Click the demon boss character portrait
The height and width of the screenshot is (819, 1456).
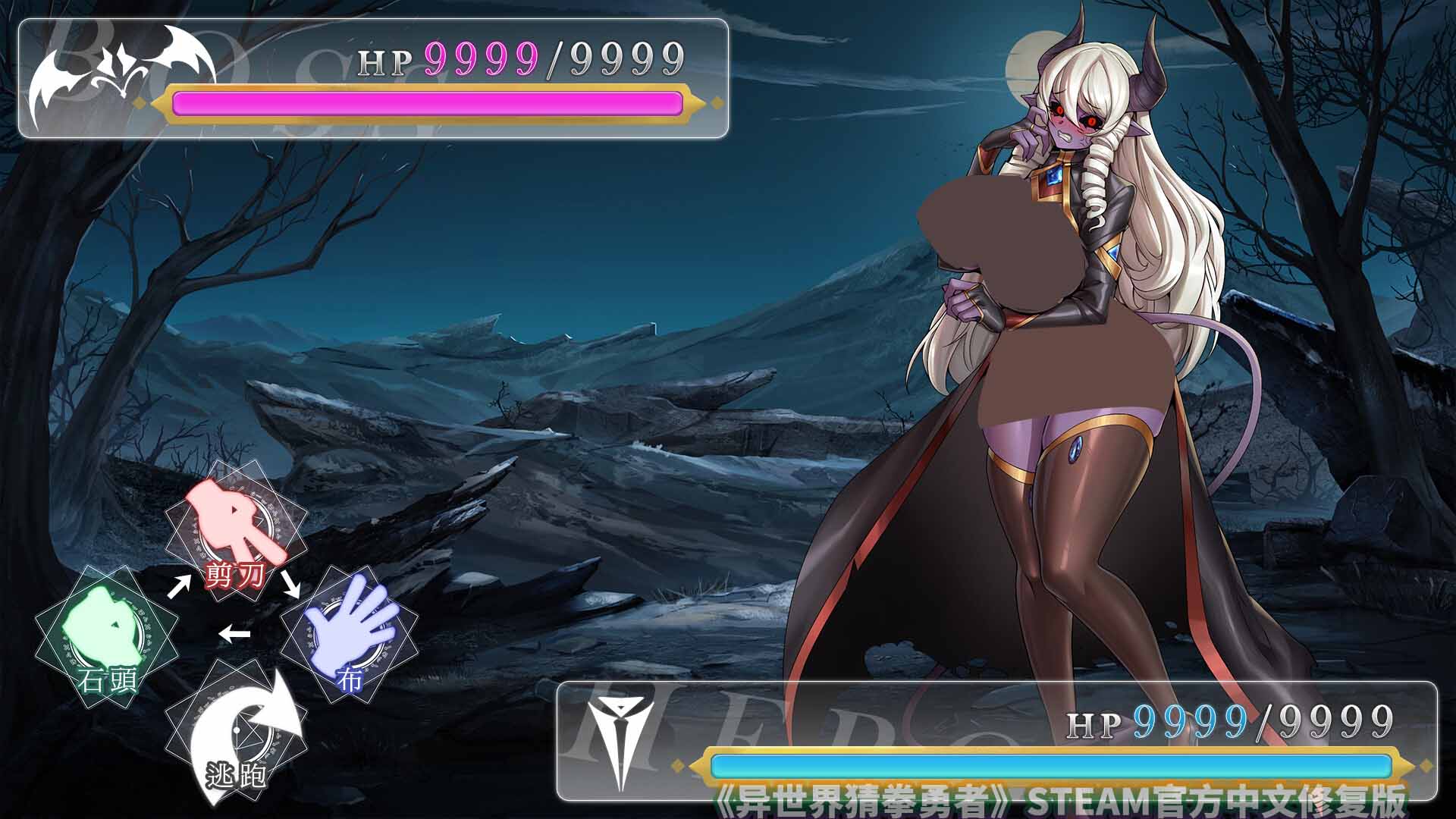[x=1062, y=341]
